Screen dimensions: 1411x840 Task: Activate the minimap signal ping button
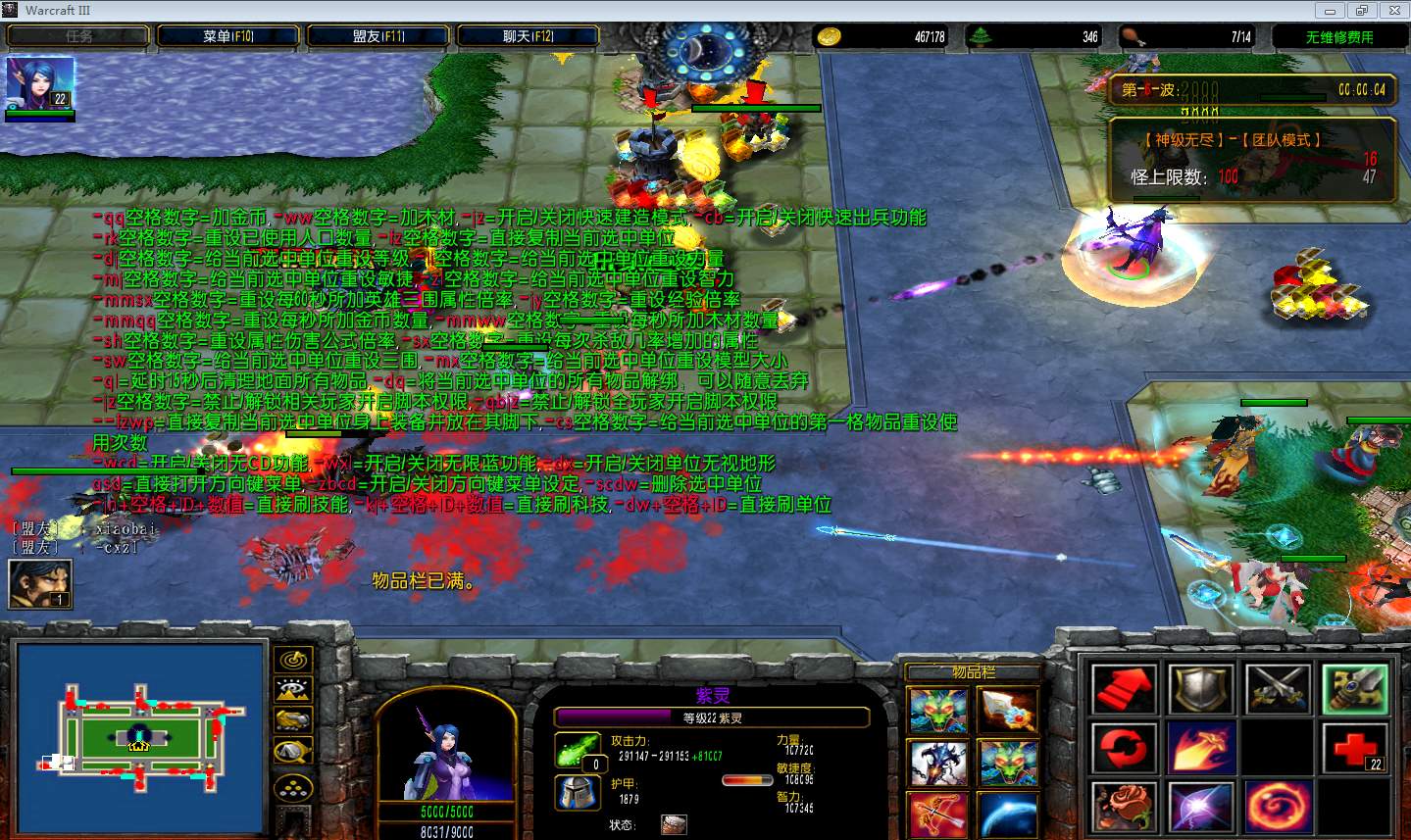(x=293, y=660)
